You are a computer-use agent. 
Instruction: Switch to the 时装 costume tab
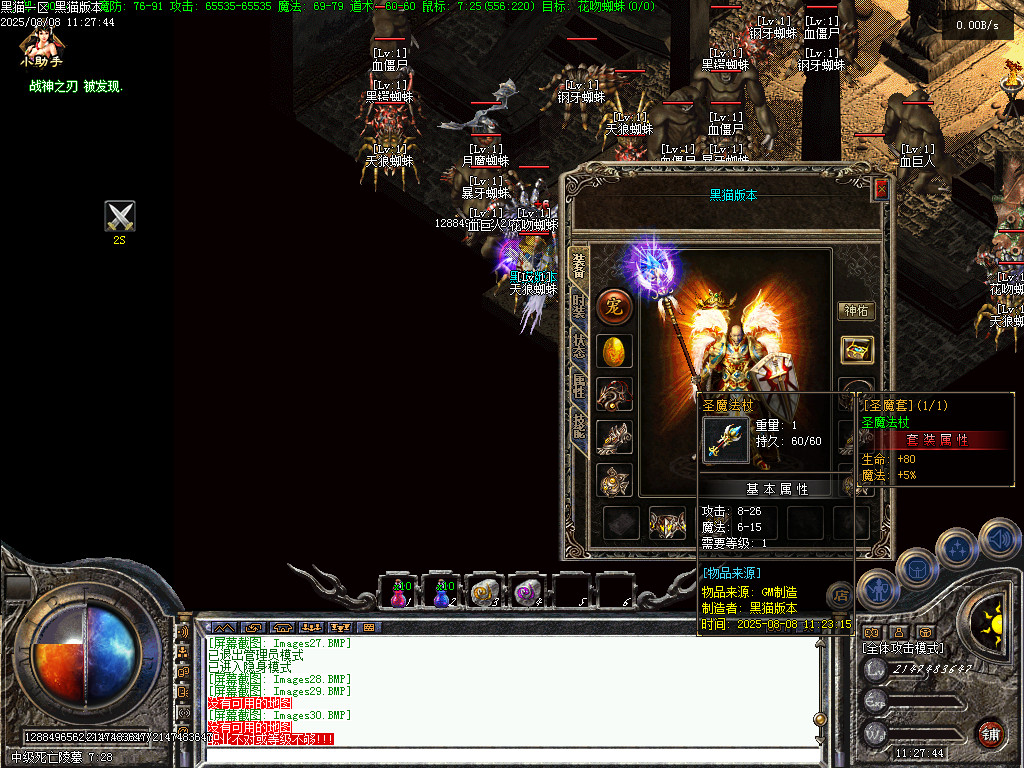579,305
